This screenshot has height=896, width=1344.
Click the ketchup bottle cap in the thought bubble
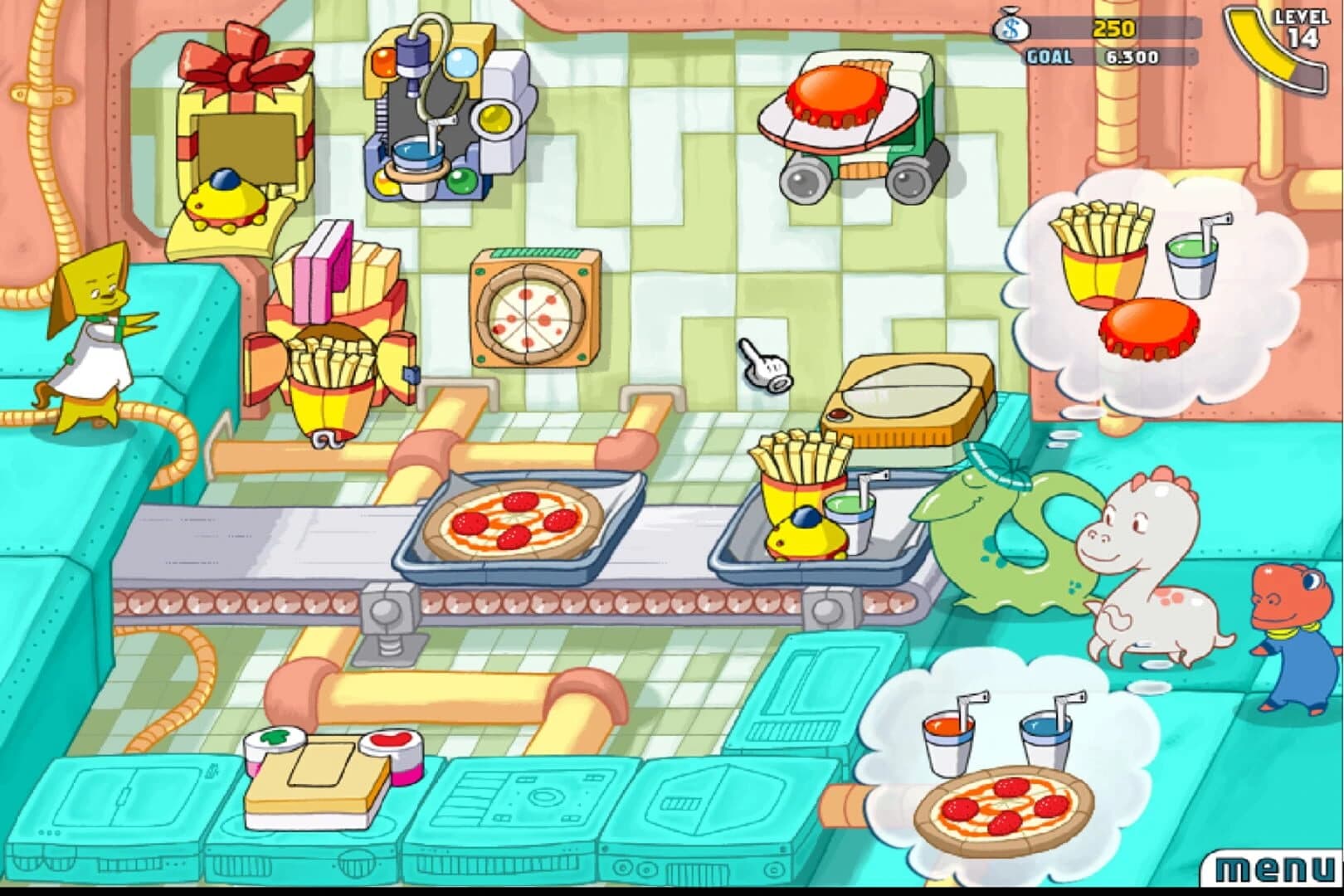(1149, 332)
